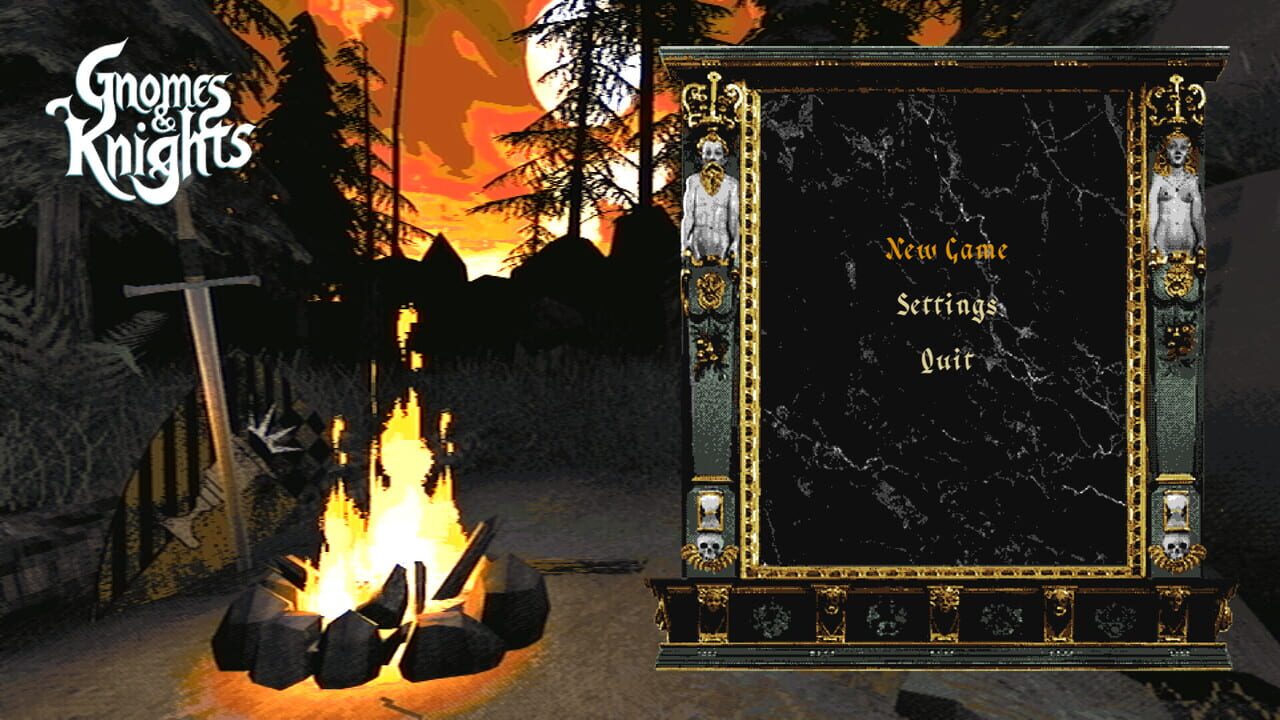Click the crown-and-key crest atop the left pillar
Image resolution: width=1280 pixels, height=720 pixels.
coord(713,95)
